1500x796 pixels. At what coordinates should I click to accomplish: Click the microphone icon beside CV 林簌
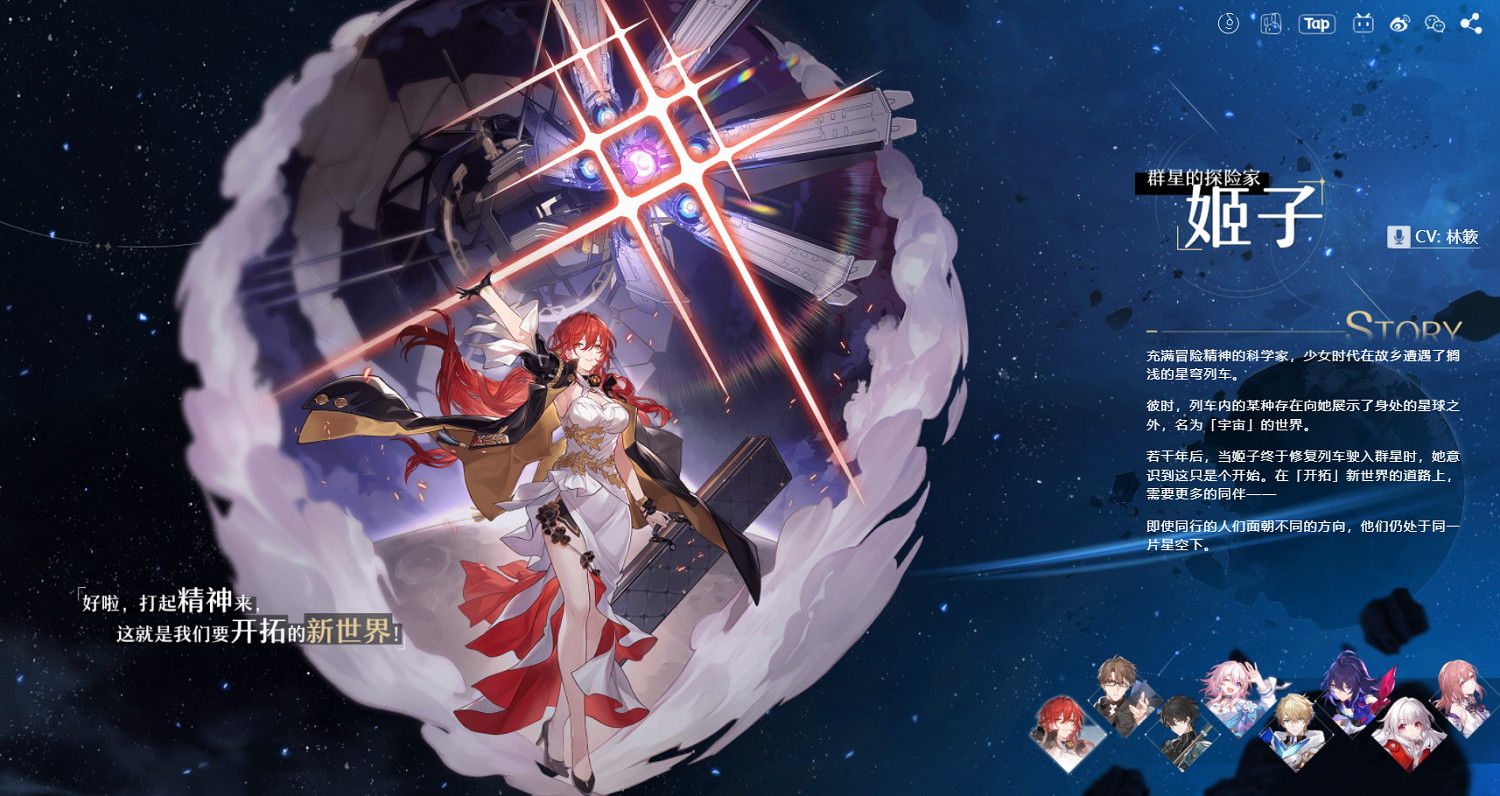point(1397,238)
